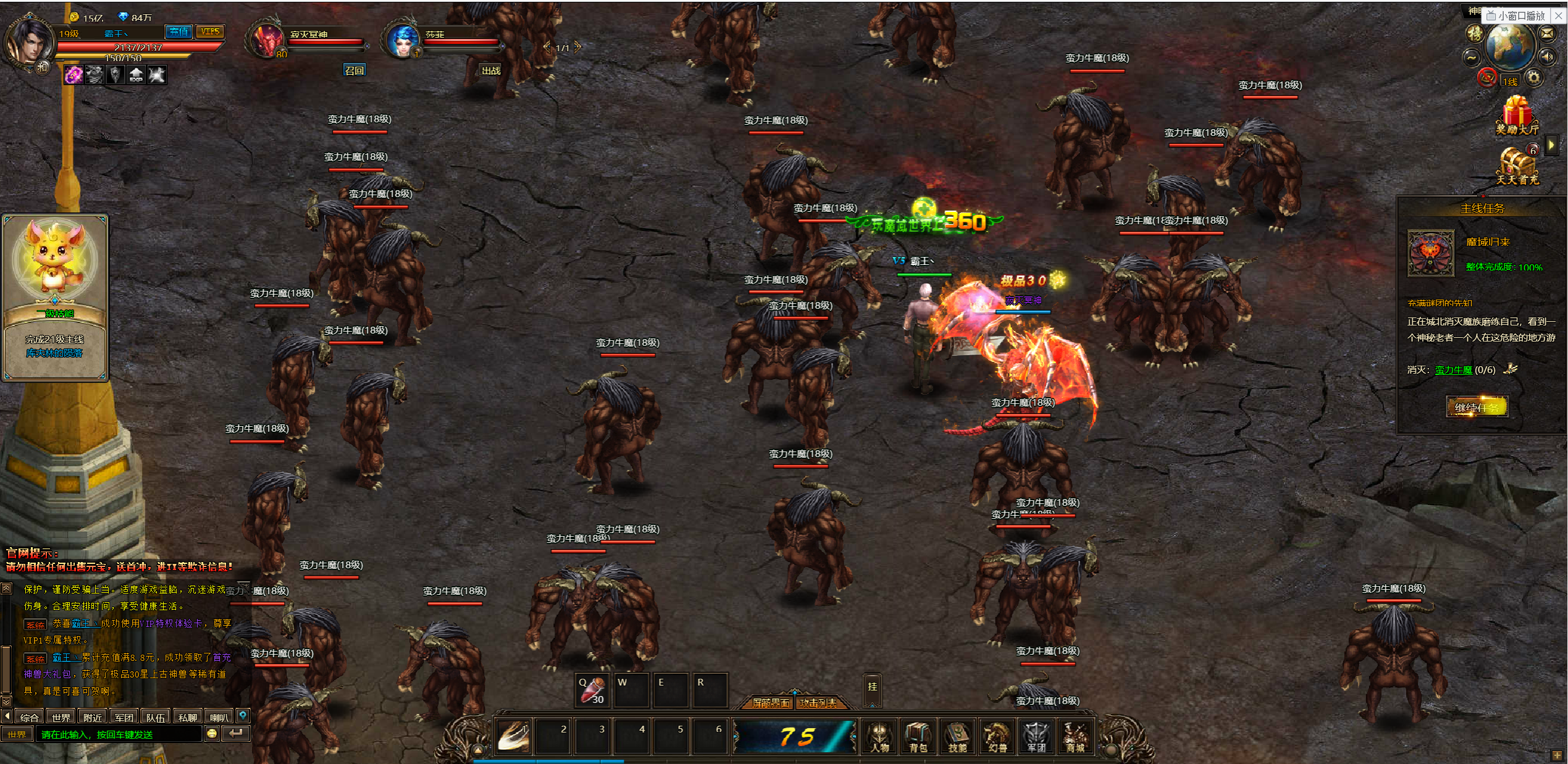Click the 继续任务 continue quest button
The image size is (1568, 764).
tap(1477, 407)
